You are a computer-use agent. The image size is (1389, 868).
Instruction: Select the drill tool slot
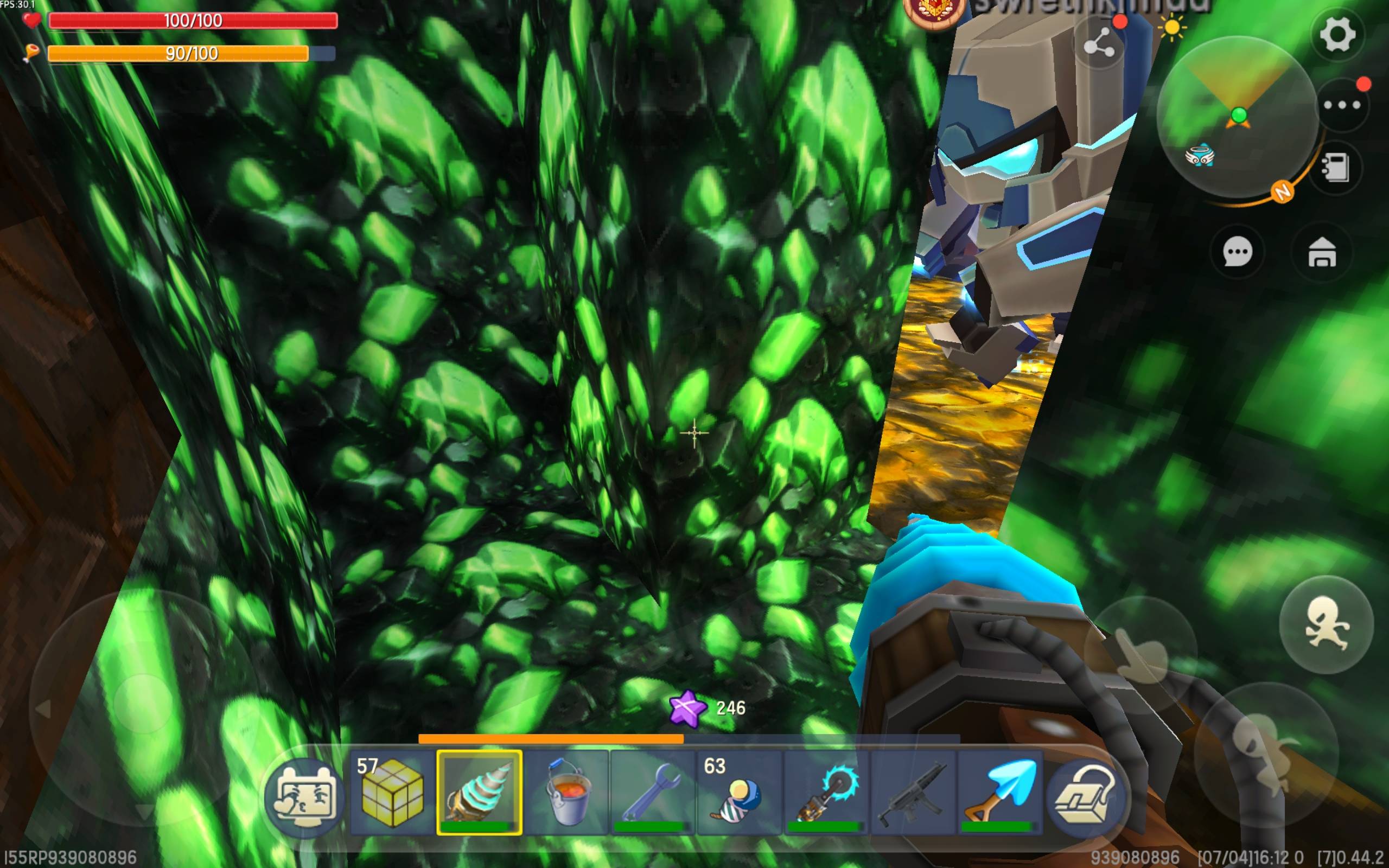[479, 792]
